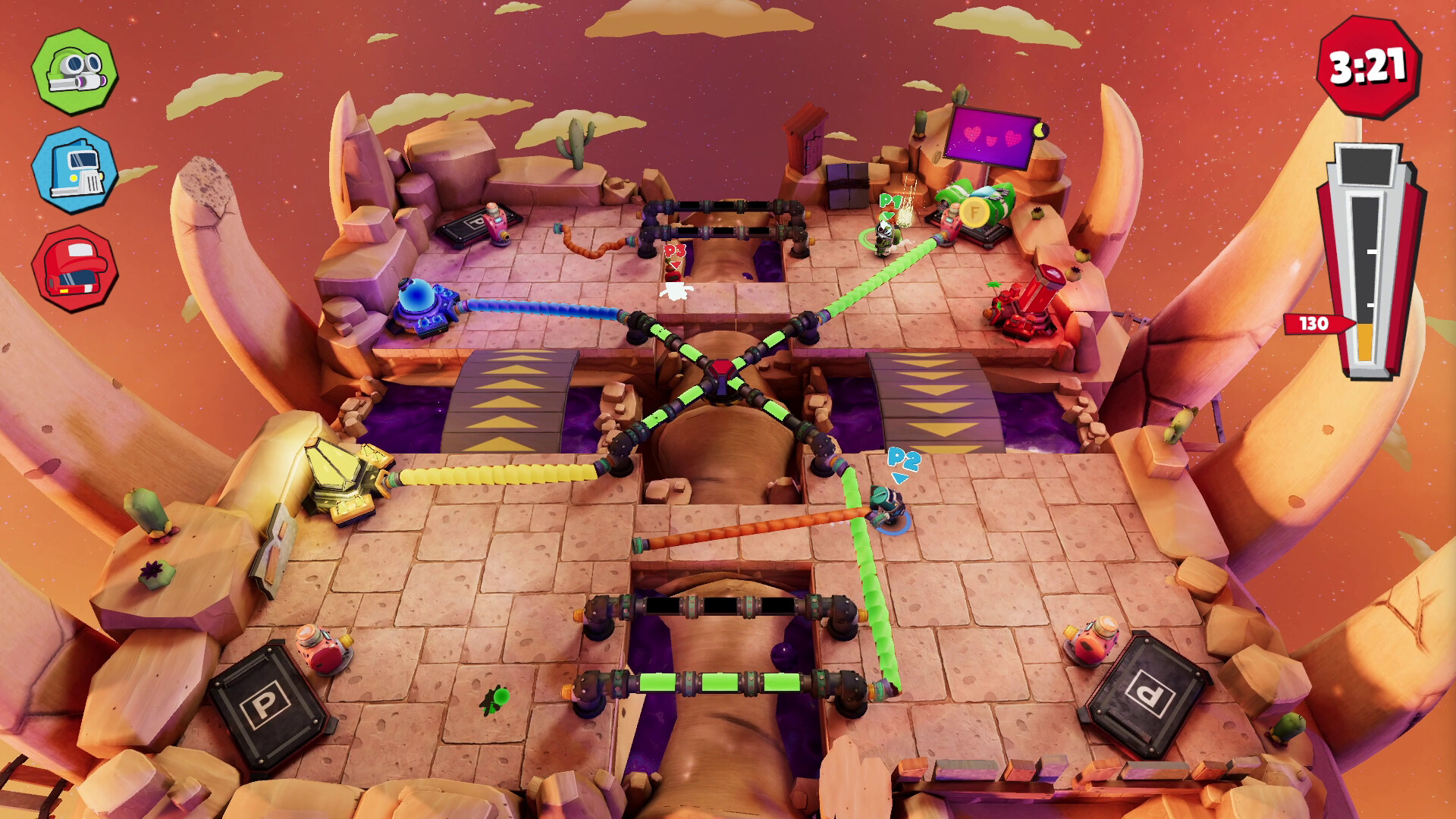The height and width of the screenshot is (819, 1456).
Task: Select the green binoculars character icon
Action: click(74, 72)
